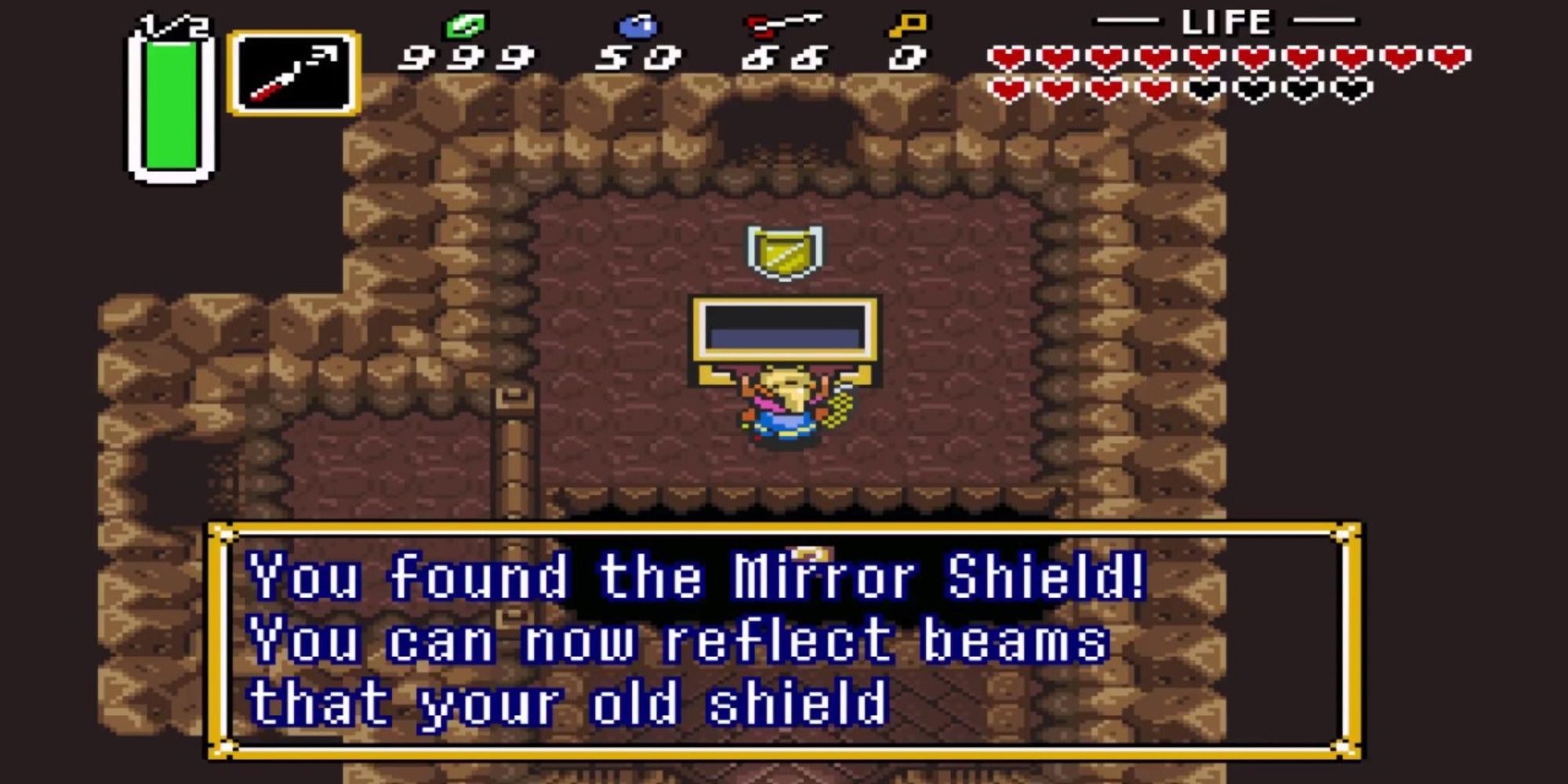The height and width of the screenshot is (784, 1568).
Task: Click the green magic meter bar
Action: (171, 106)
